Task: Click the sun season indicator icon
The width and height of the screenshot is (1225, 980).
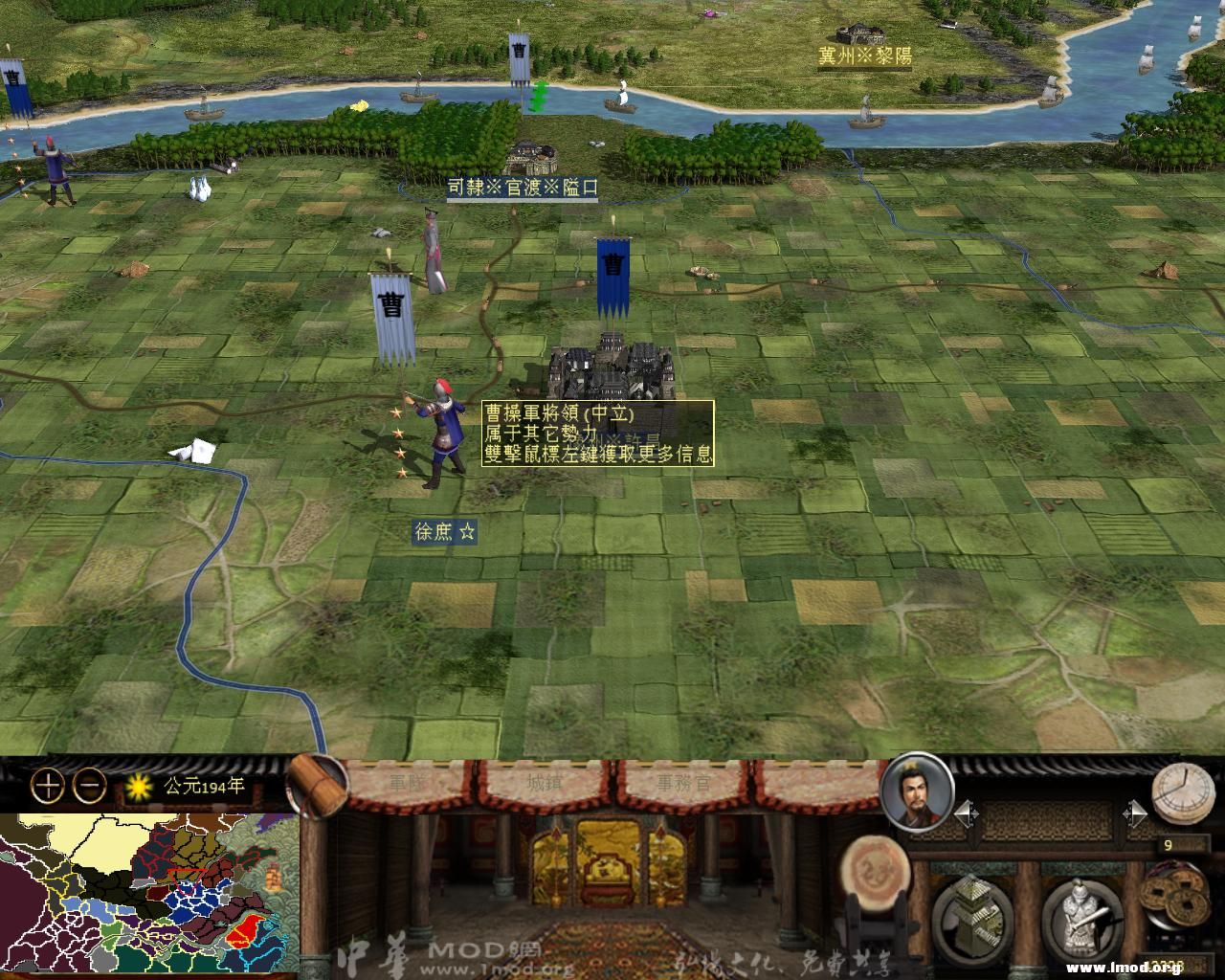Action: click(138, 784)
